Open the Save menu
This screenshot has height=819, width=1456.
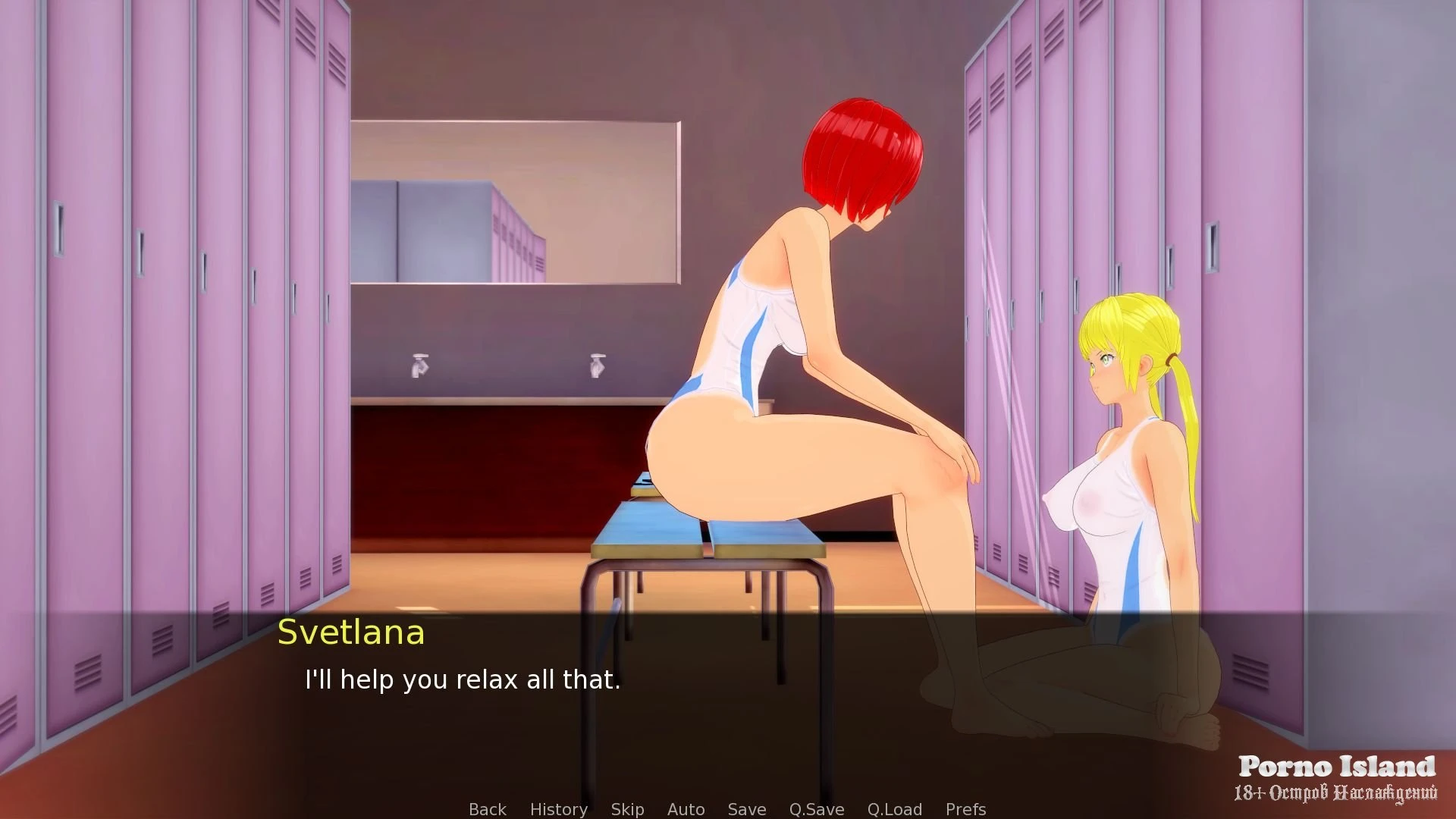point(746,809)
